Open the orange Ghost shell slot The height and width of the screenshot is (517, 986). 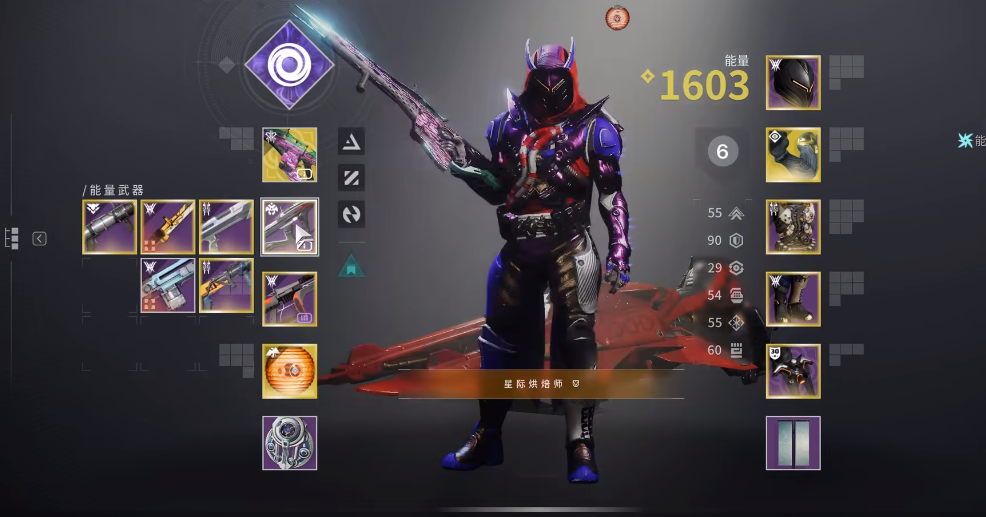point(290,371)
